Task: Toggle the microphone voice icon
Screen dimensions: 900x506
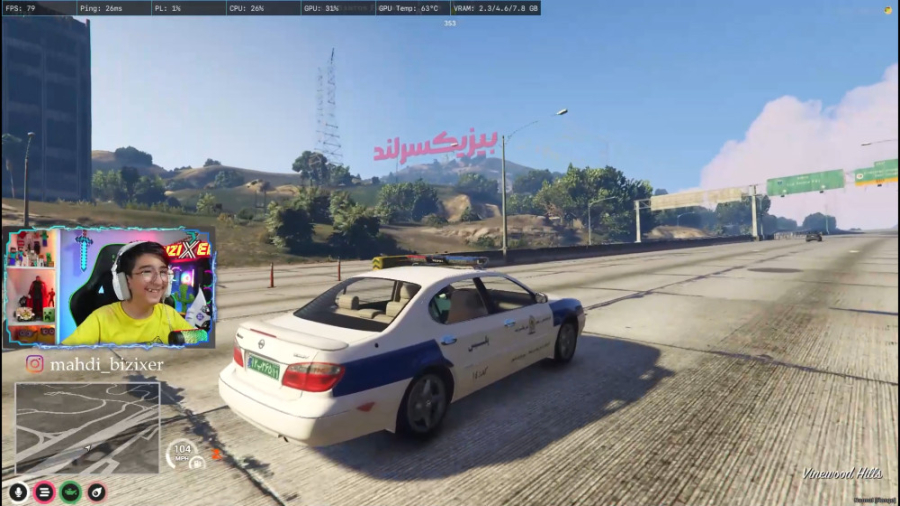Action: [x=18, y=492]
